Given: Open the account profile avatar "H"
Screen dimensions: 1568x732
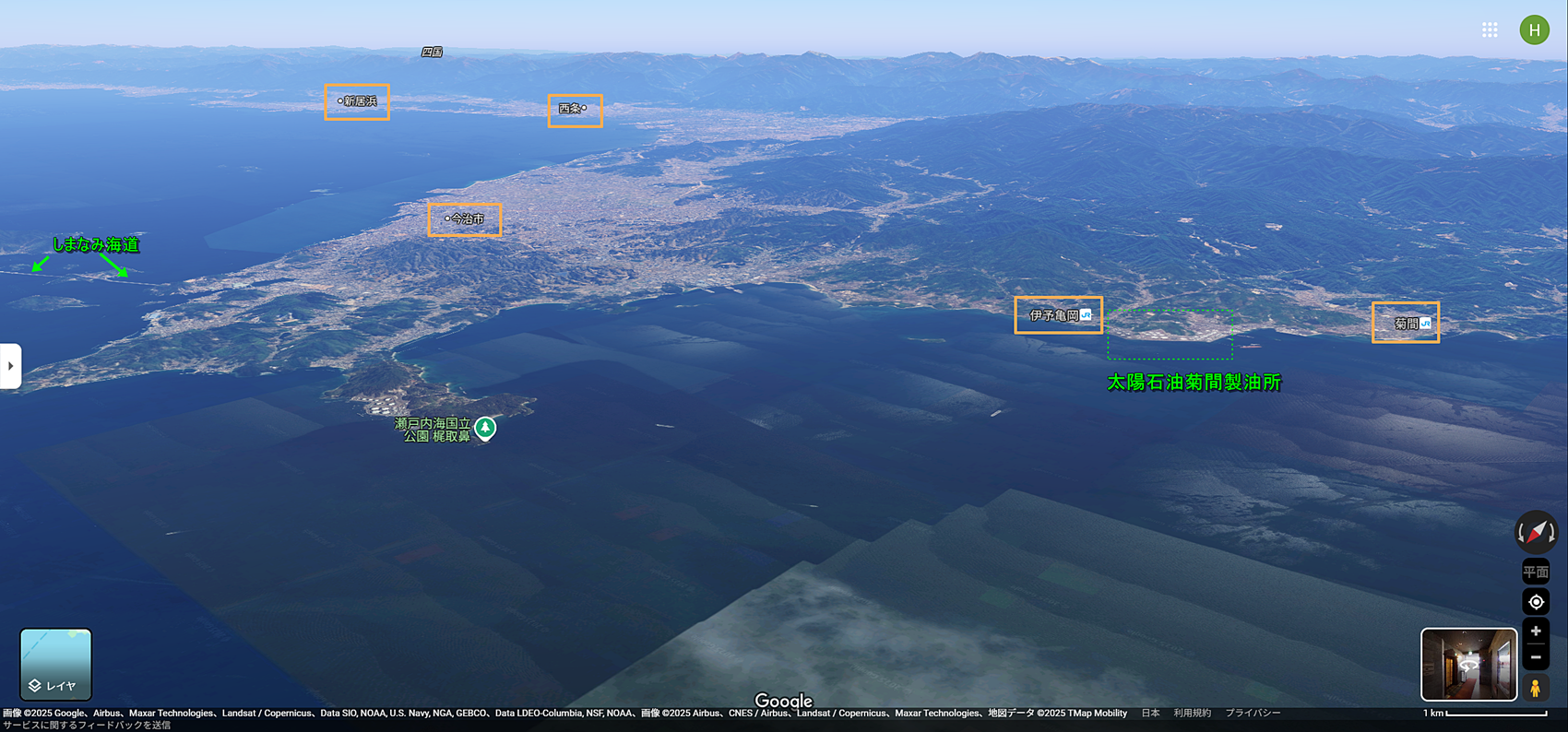Looking at the screenshot, I should [x=1534, y=30].
